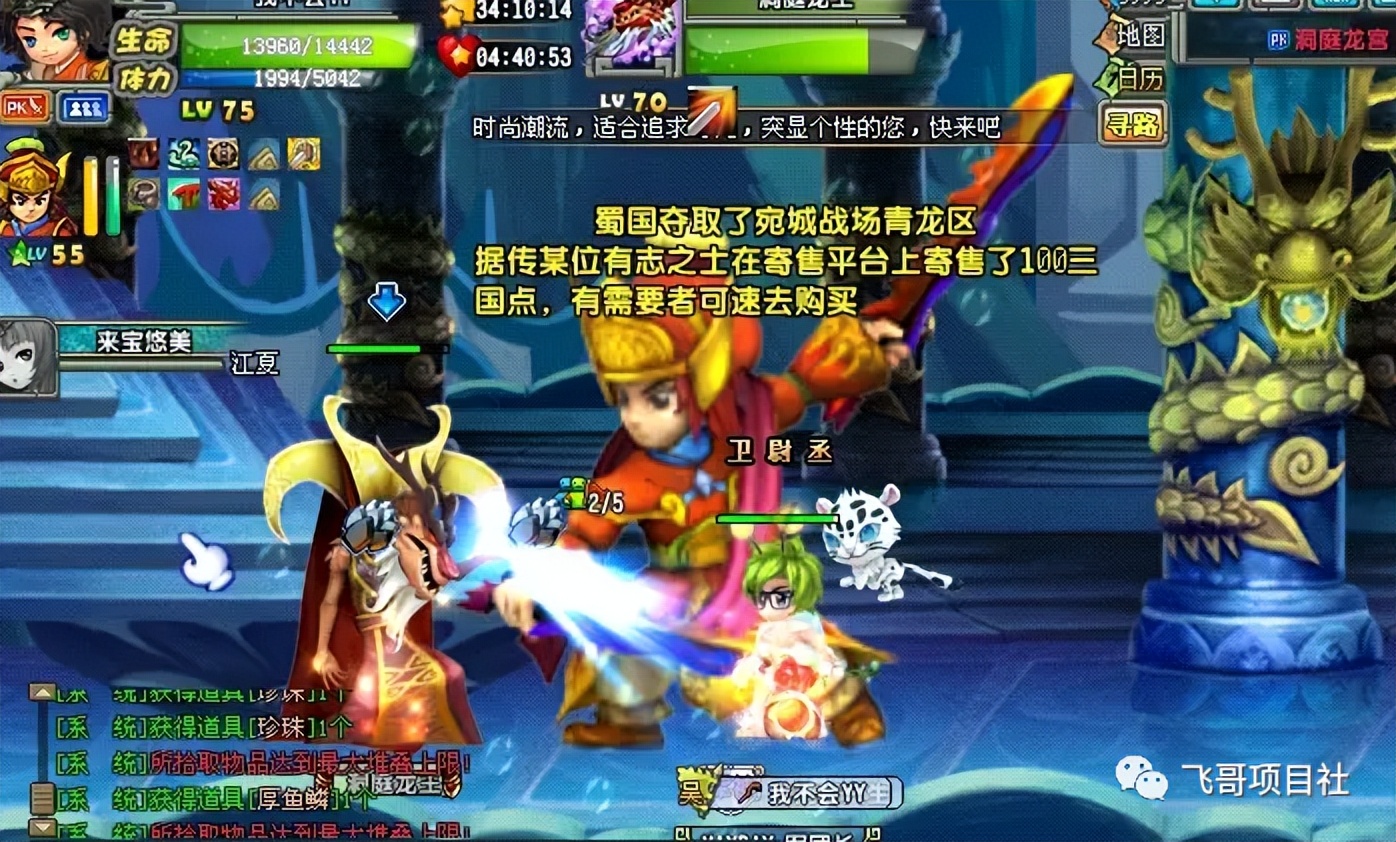Click the green snake buff icon
The image size is (1396, 842).
(x=184, y=154)
